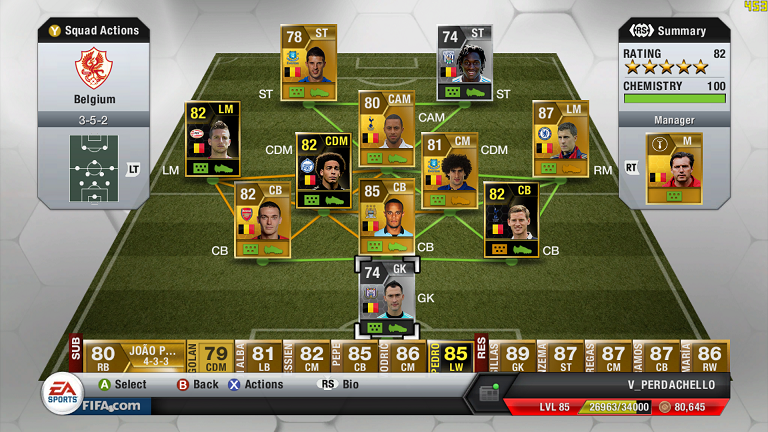Choose the 80-rated CAM player card
This screenshot has height=432, width=768.
point(386,128)
